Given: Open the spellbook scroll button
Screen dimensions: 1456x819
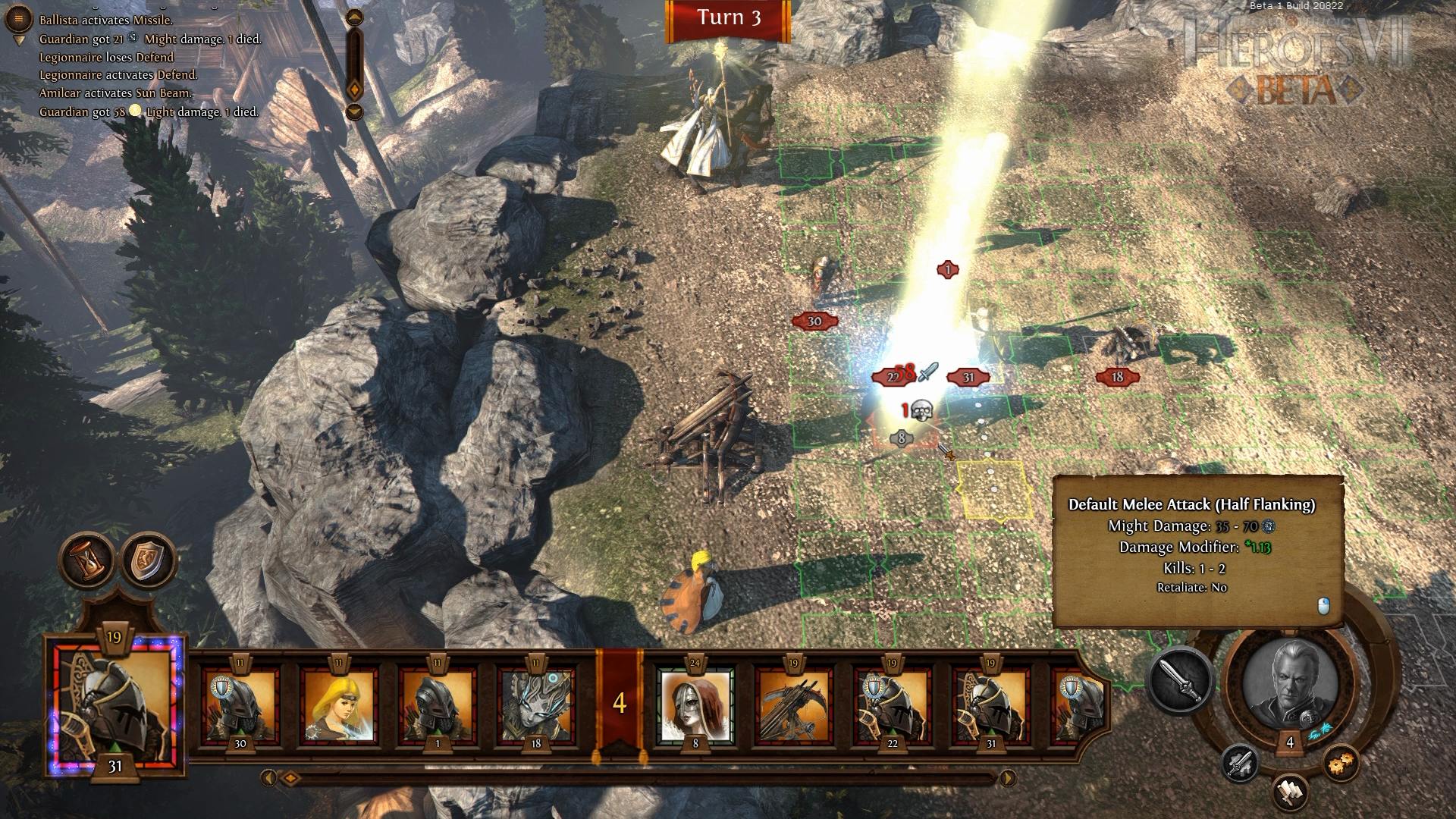Looking at the screenshot, I should coord(1291,792).
